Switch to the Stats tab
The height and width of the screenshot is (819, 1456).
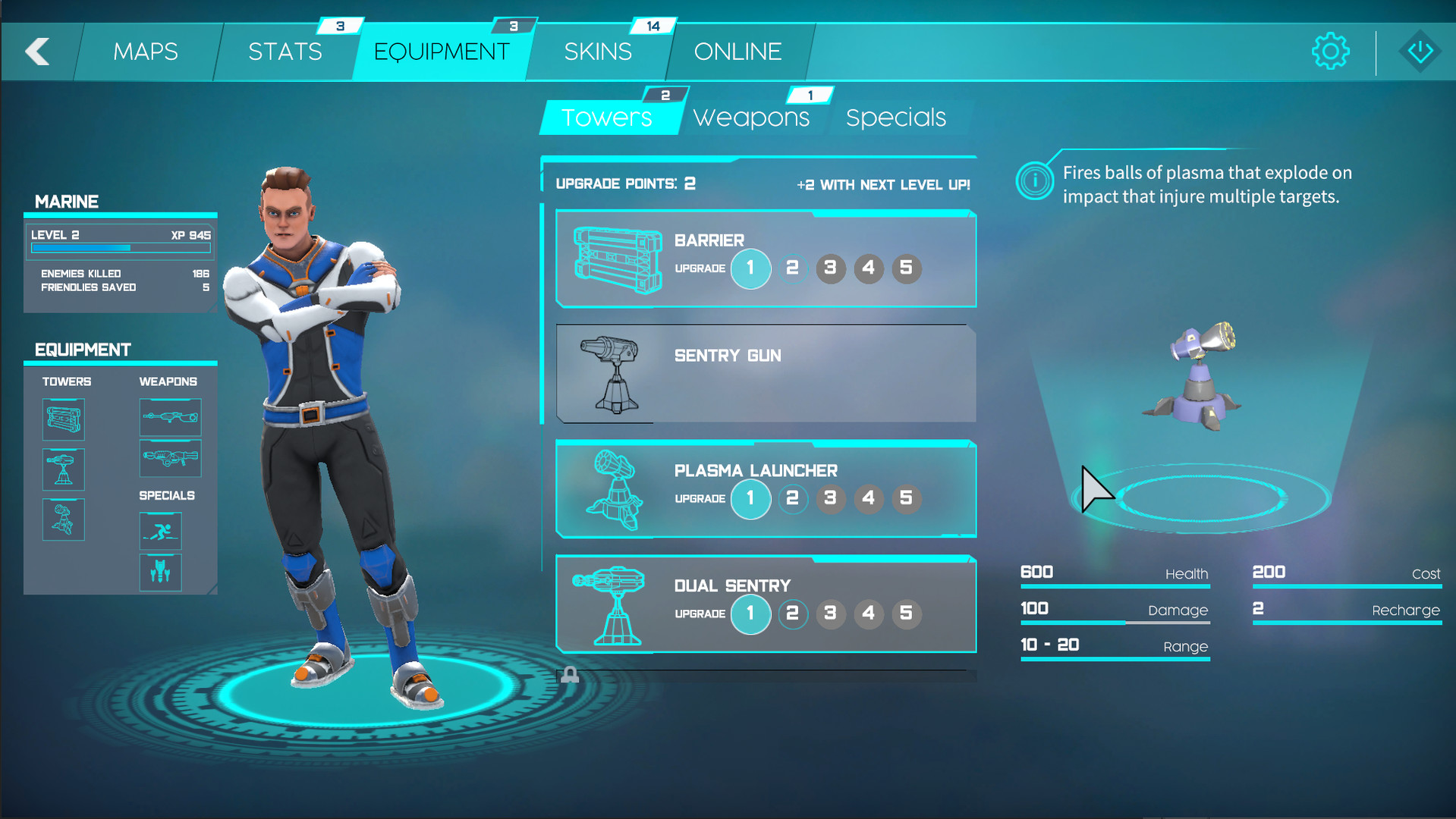pyautogui.click(x=285, y=52)
